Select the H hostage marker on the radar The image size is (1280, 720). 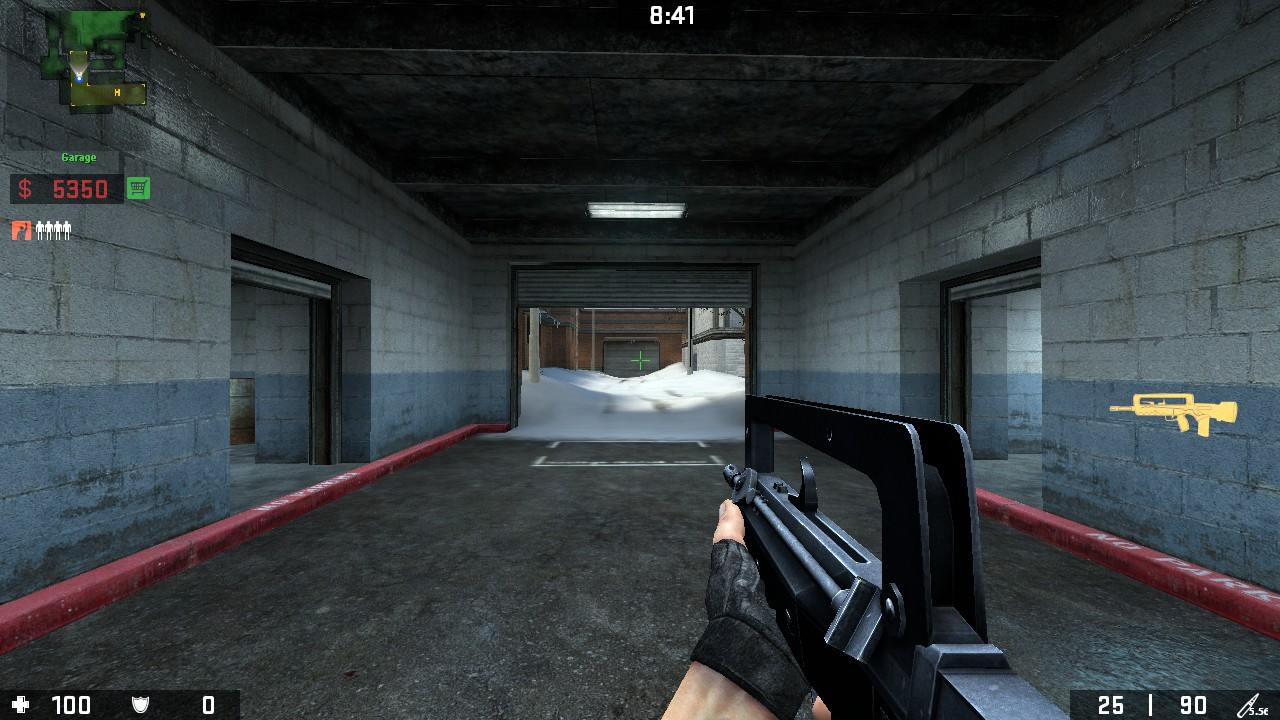tap(117, 92)
